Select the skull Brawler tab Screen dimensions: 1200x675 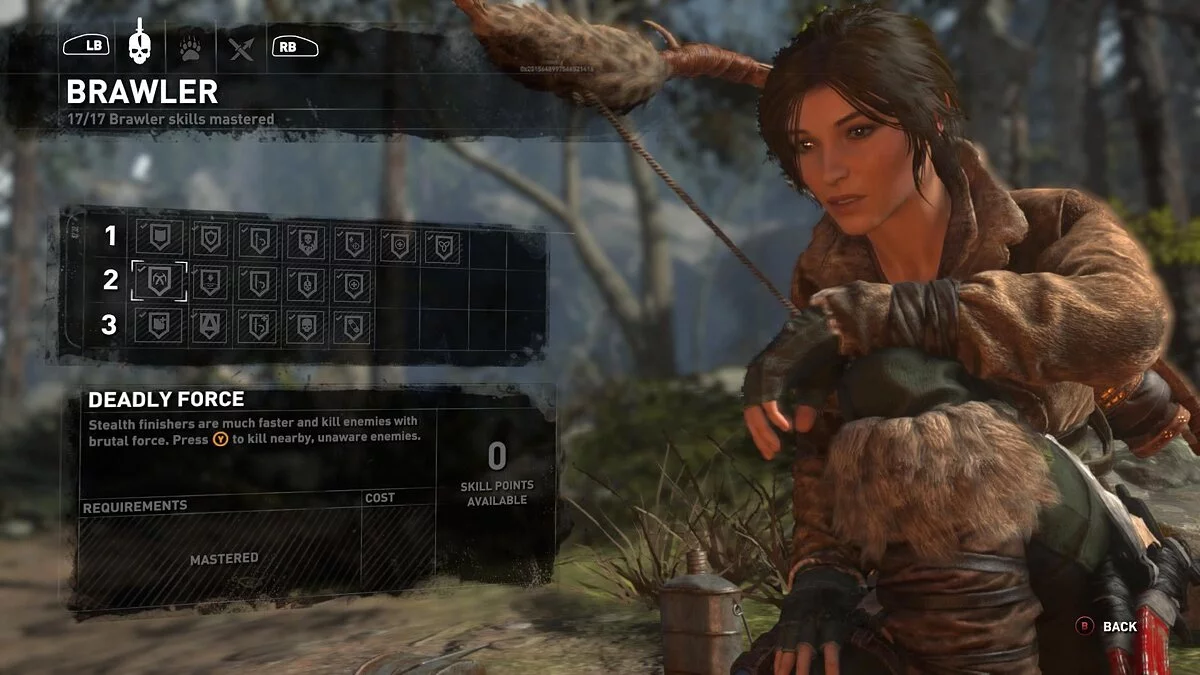pos(139,44)
